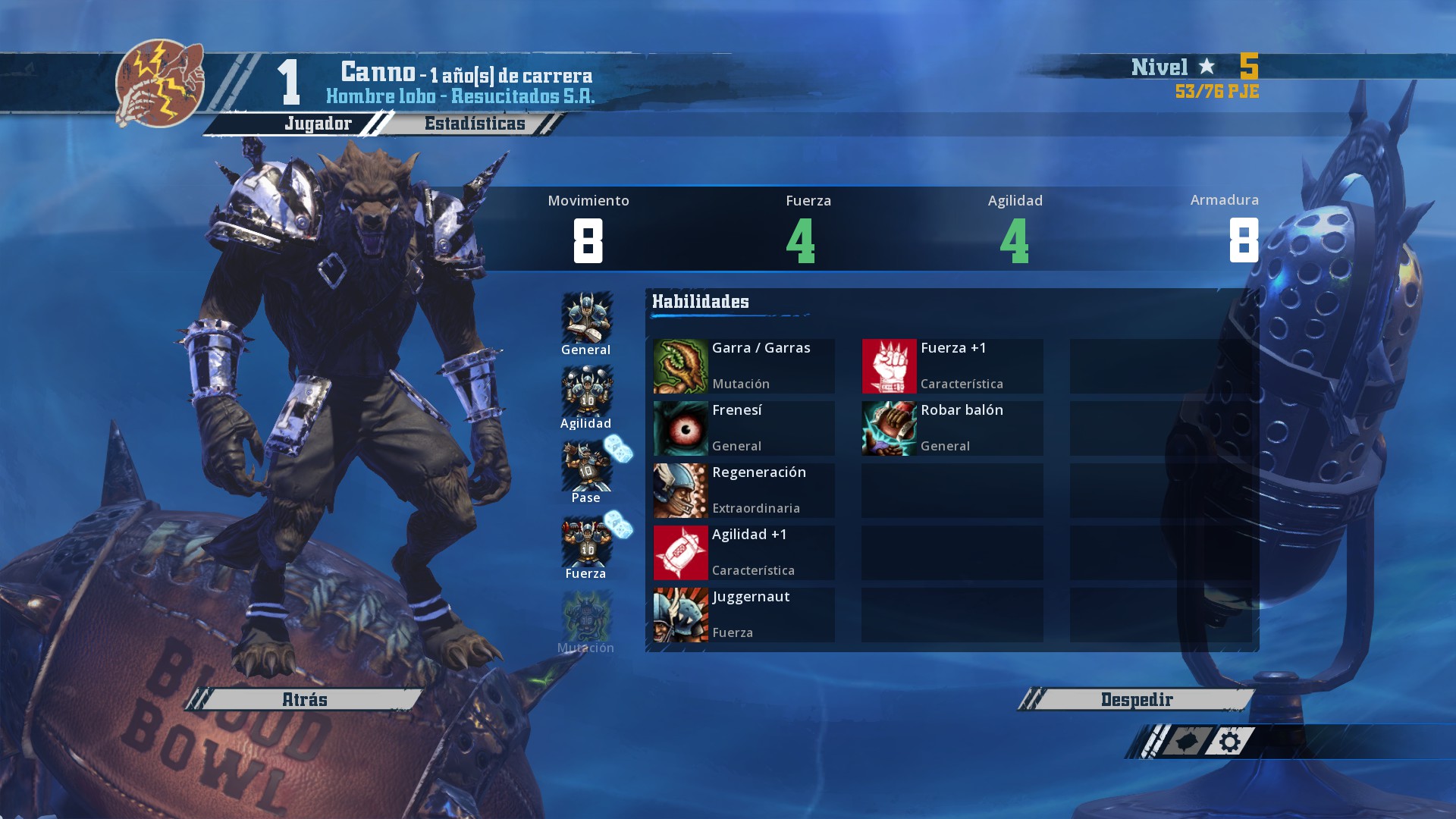
Task: Open the Fuerza skill category
Action: [x=586, y=547]
